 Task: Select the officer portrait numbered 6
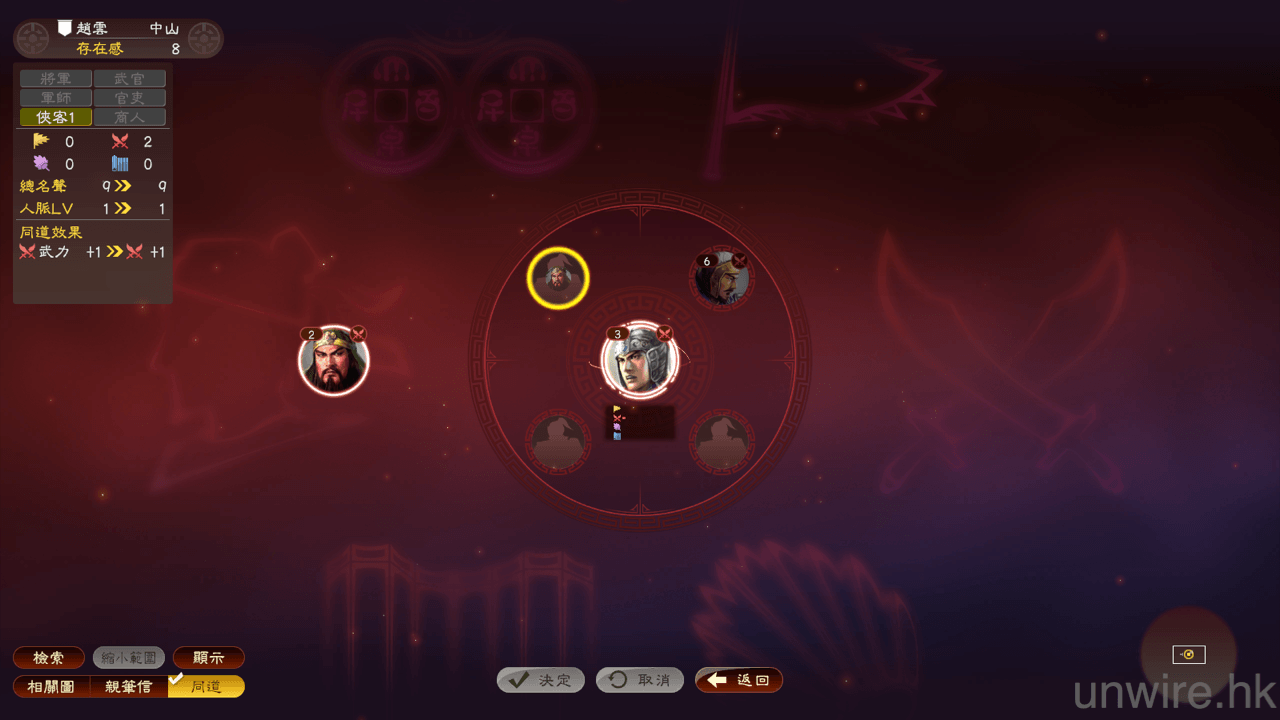click(722, 280)
